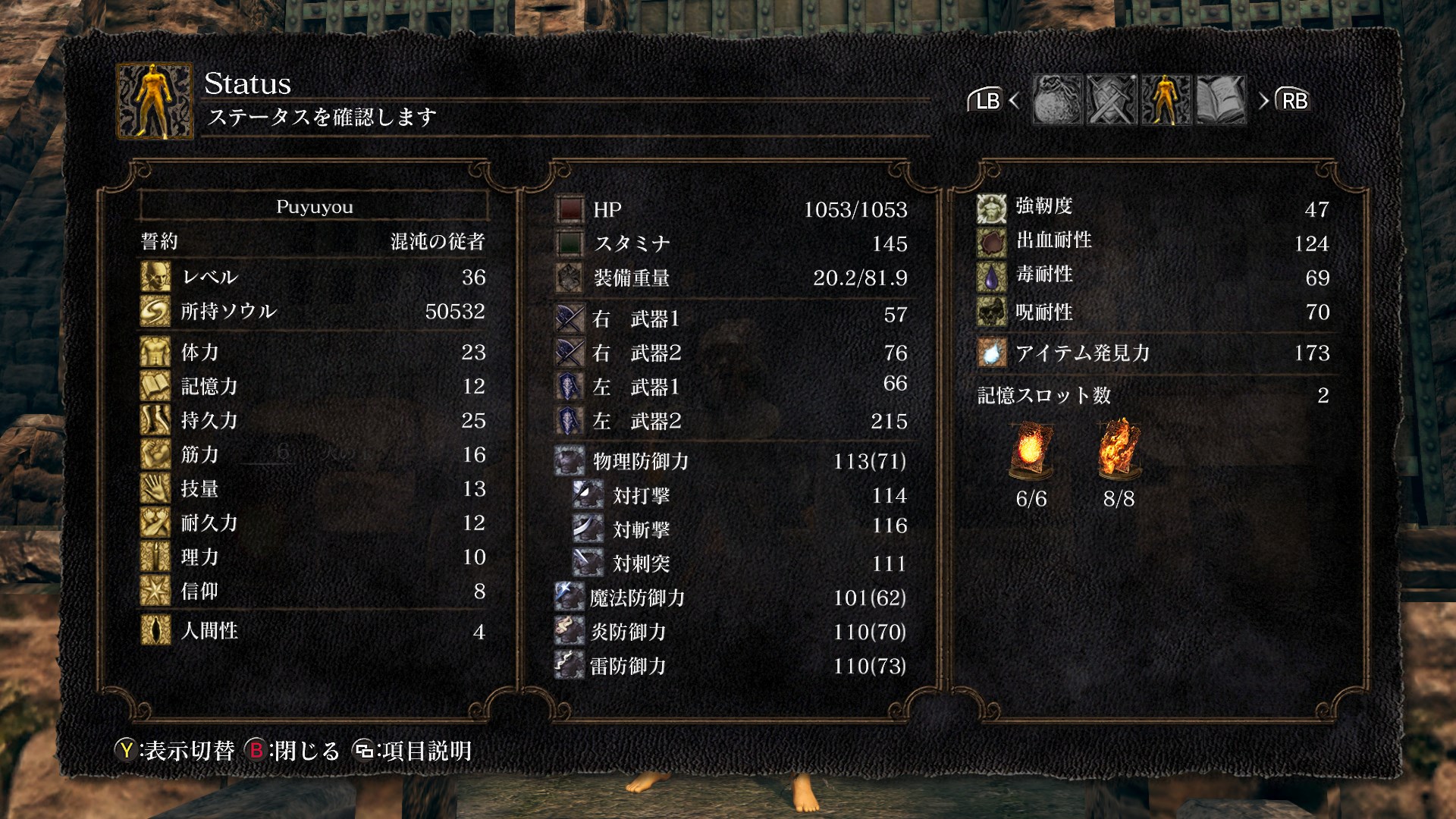Click the right chevron after the menu tabs

click(x=1263, y=100)
